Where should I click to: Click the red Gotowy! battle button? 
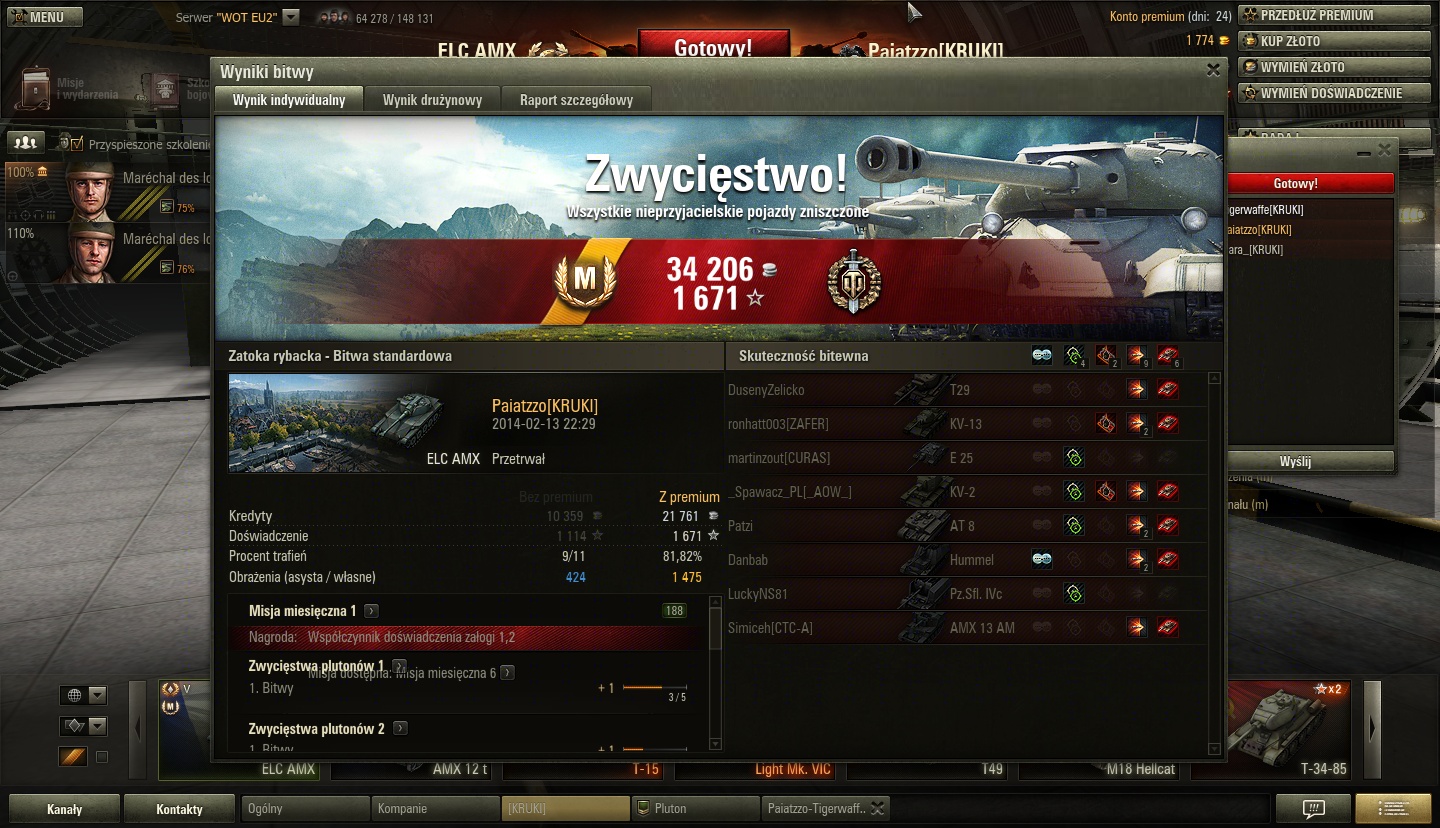pos(713,47)
